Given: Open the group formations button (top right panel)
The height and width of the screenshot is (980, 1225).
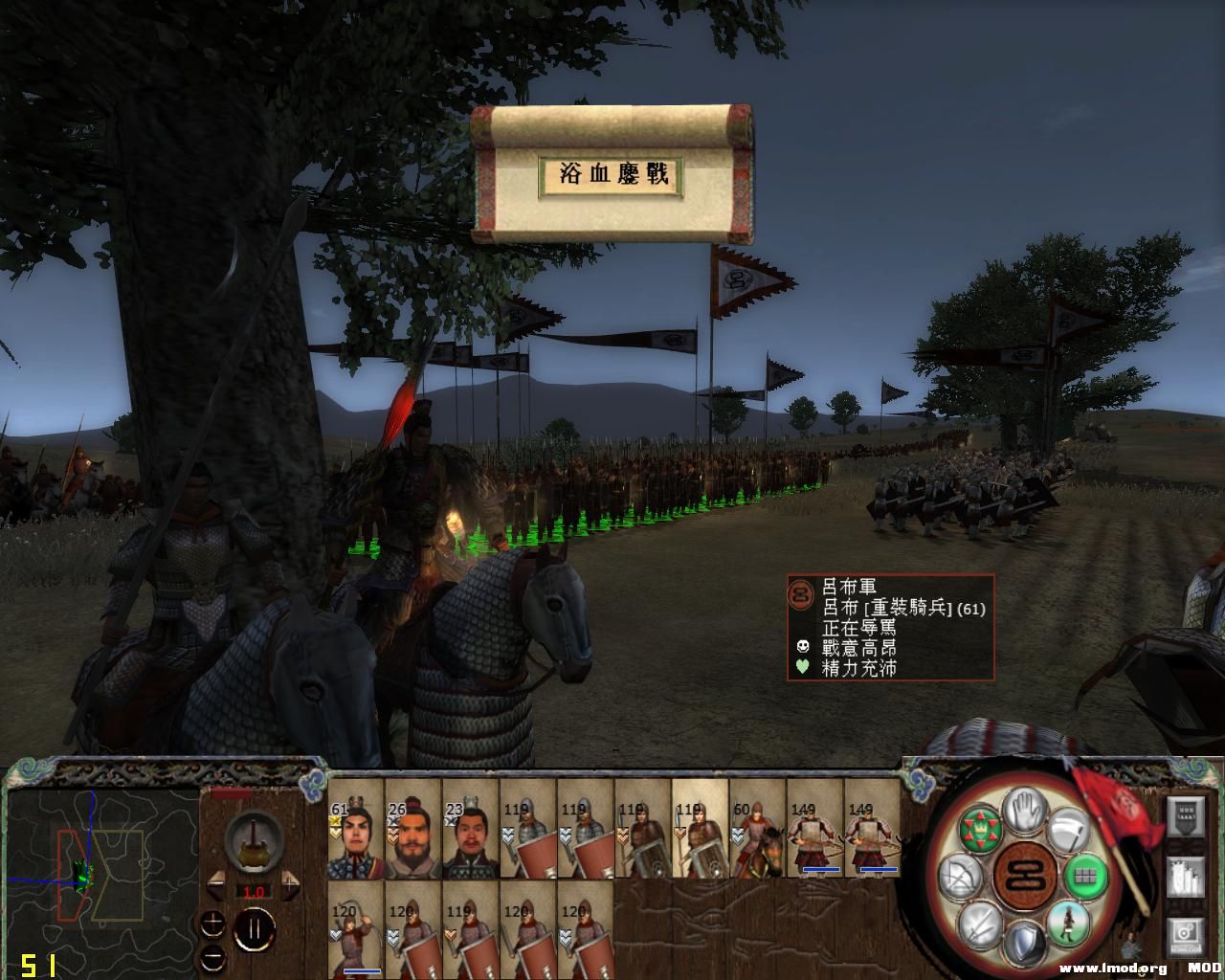Looking at the screenshot, I should point(1187,818).
